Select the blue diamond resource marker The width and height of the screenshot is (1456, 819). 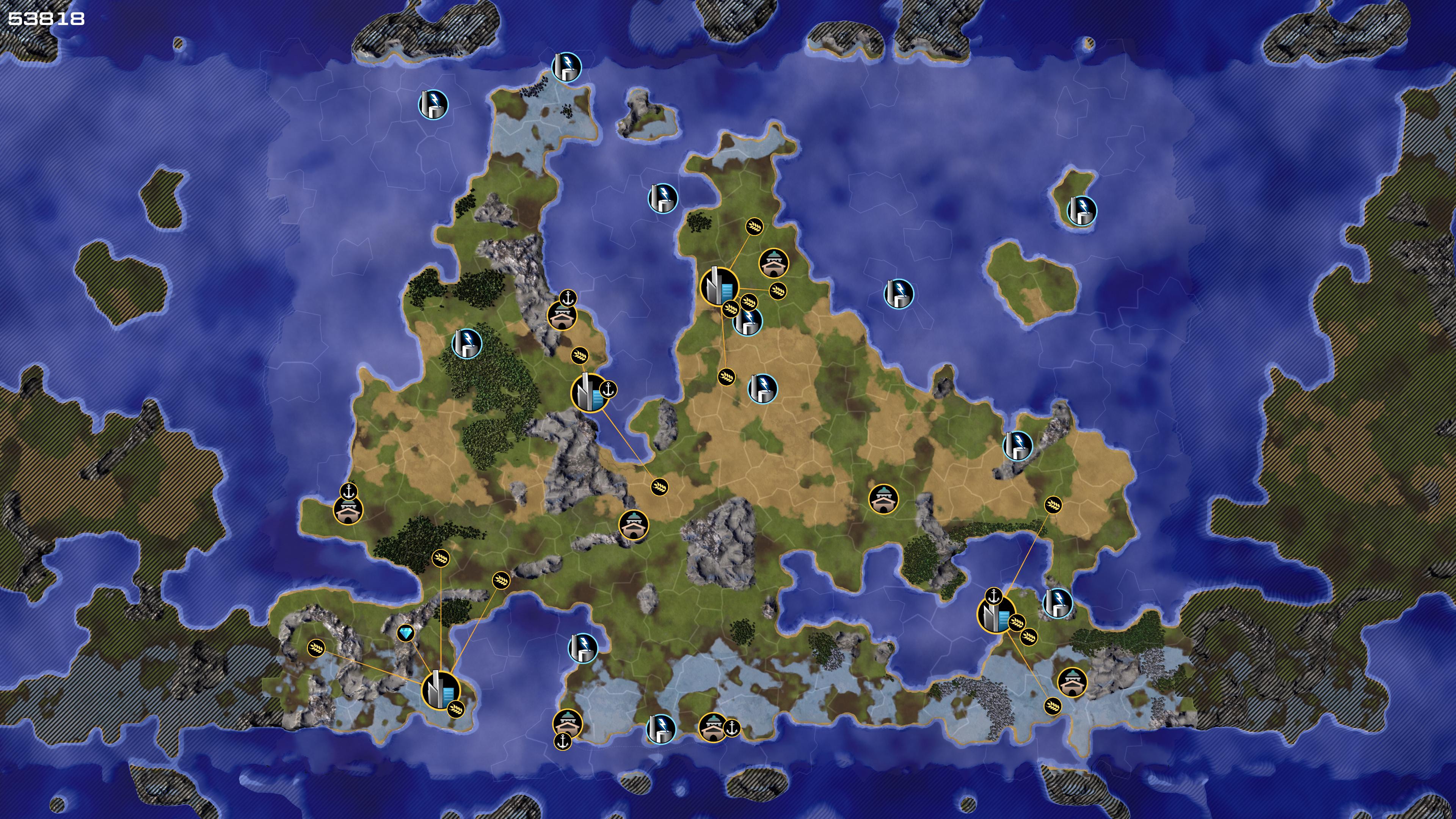(405, 633)
